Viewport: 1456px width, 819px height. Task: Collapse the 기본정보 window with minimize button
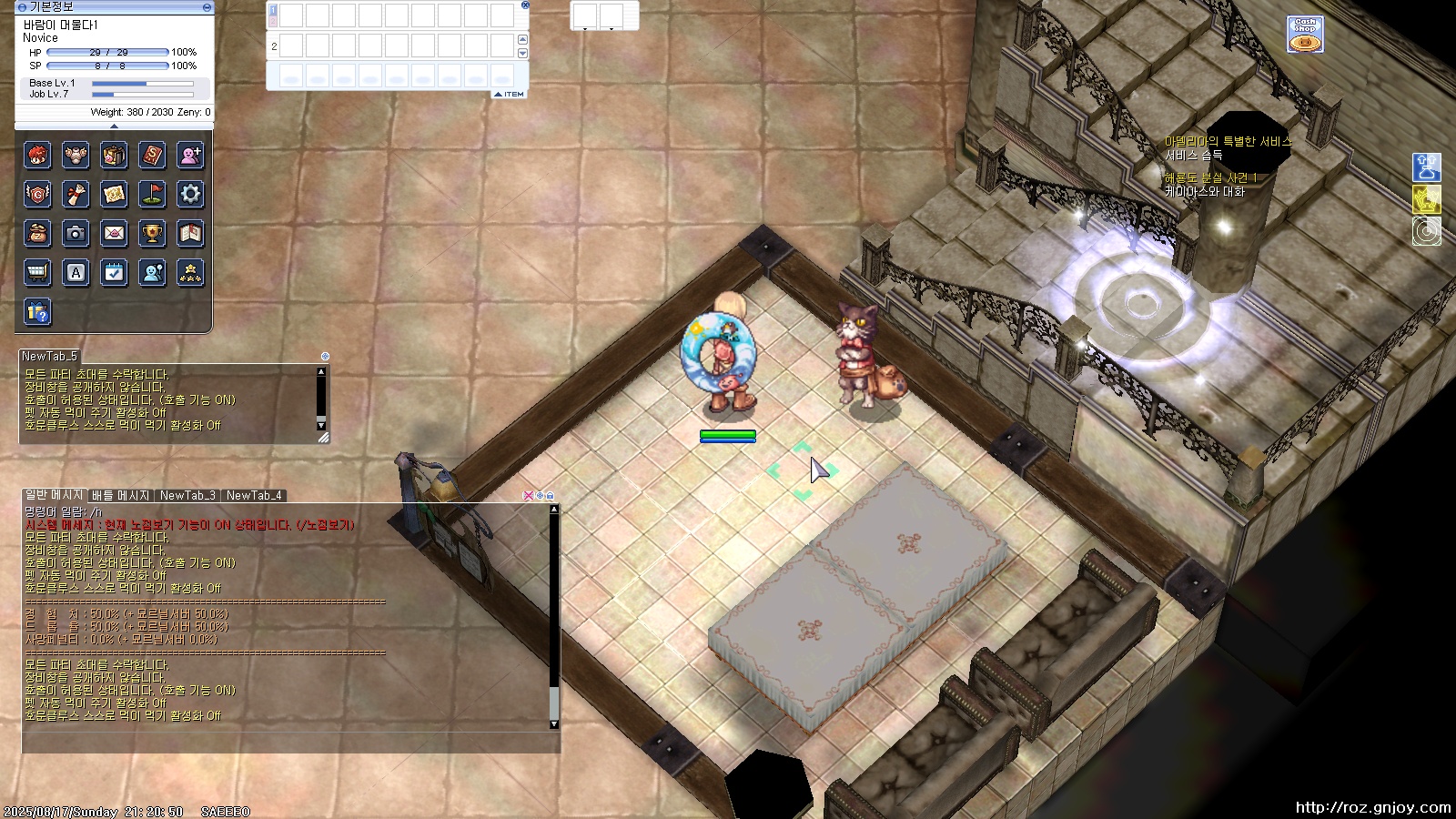click(207, 7)
